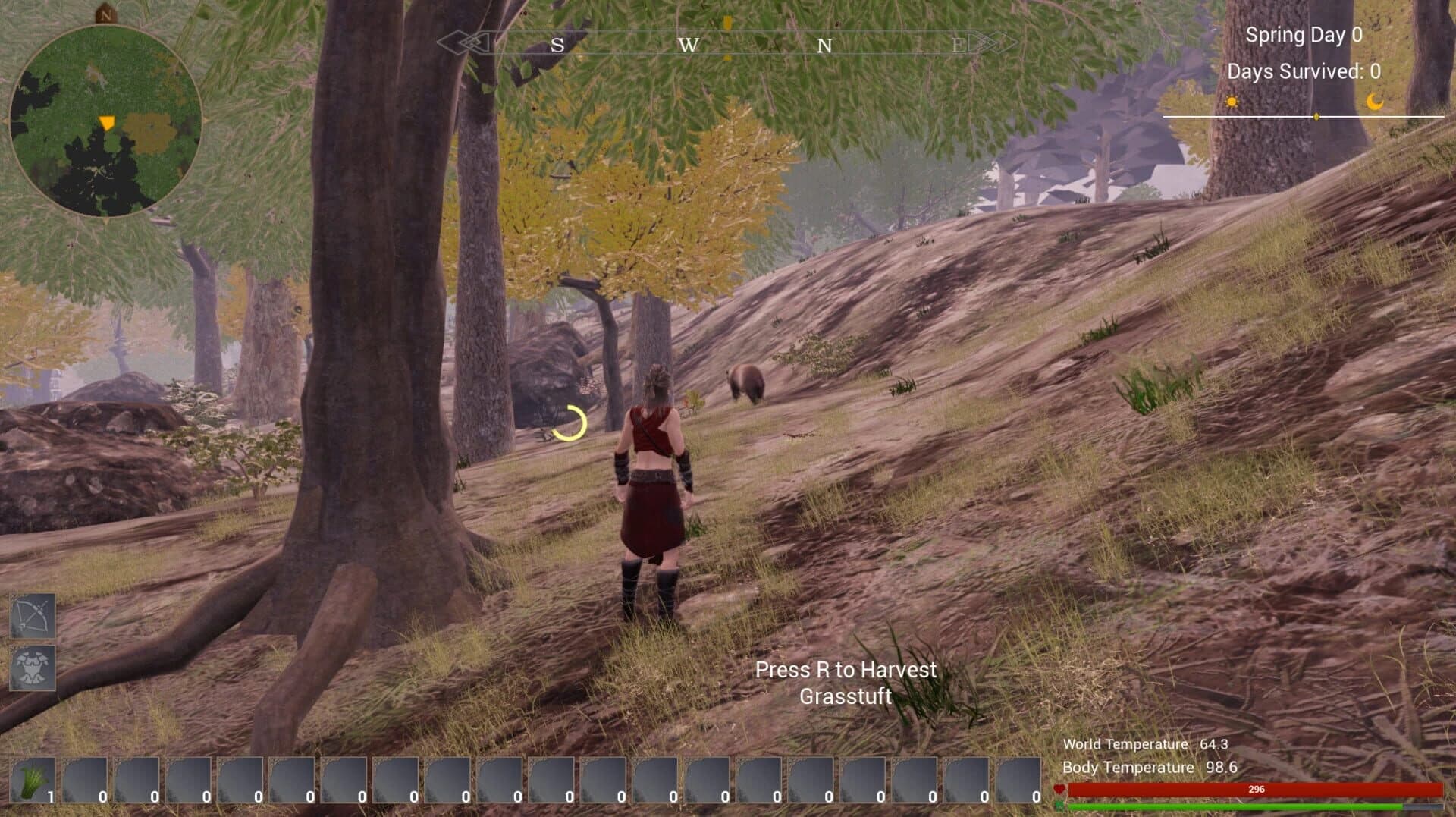Select the player arrow marker on the minimap

[107, 121]
